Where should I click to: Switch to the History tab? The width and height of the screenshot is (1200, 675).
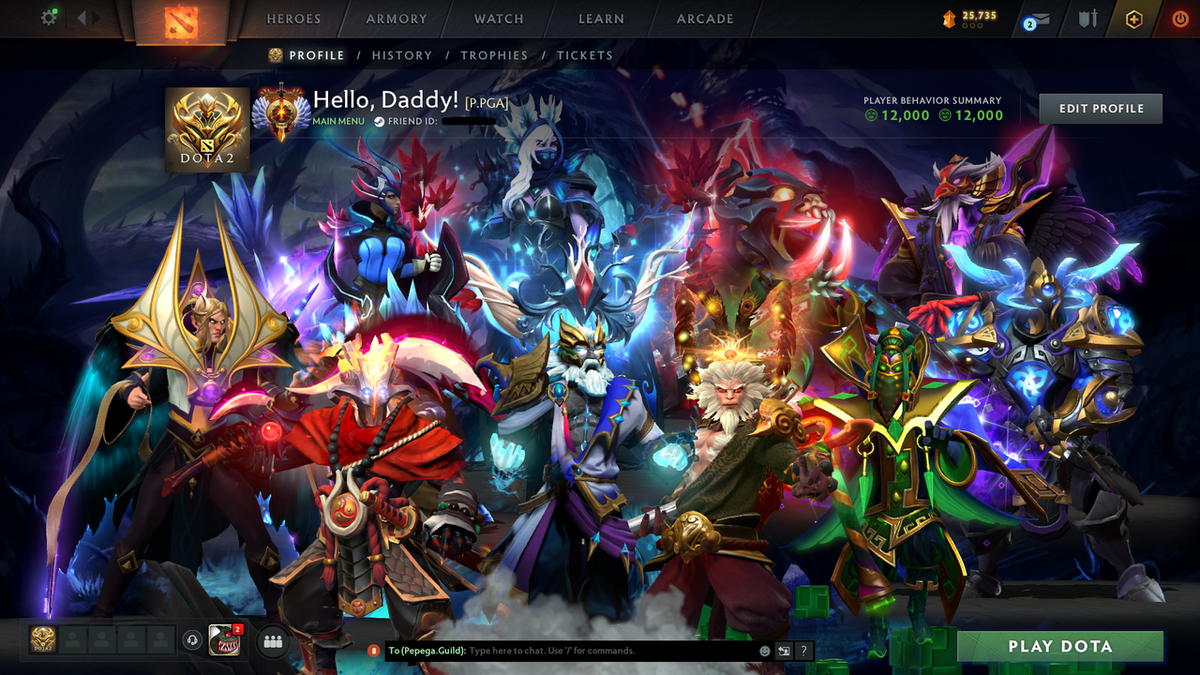point(402,56)
